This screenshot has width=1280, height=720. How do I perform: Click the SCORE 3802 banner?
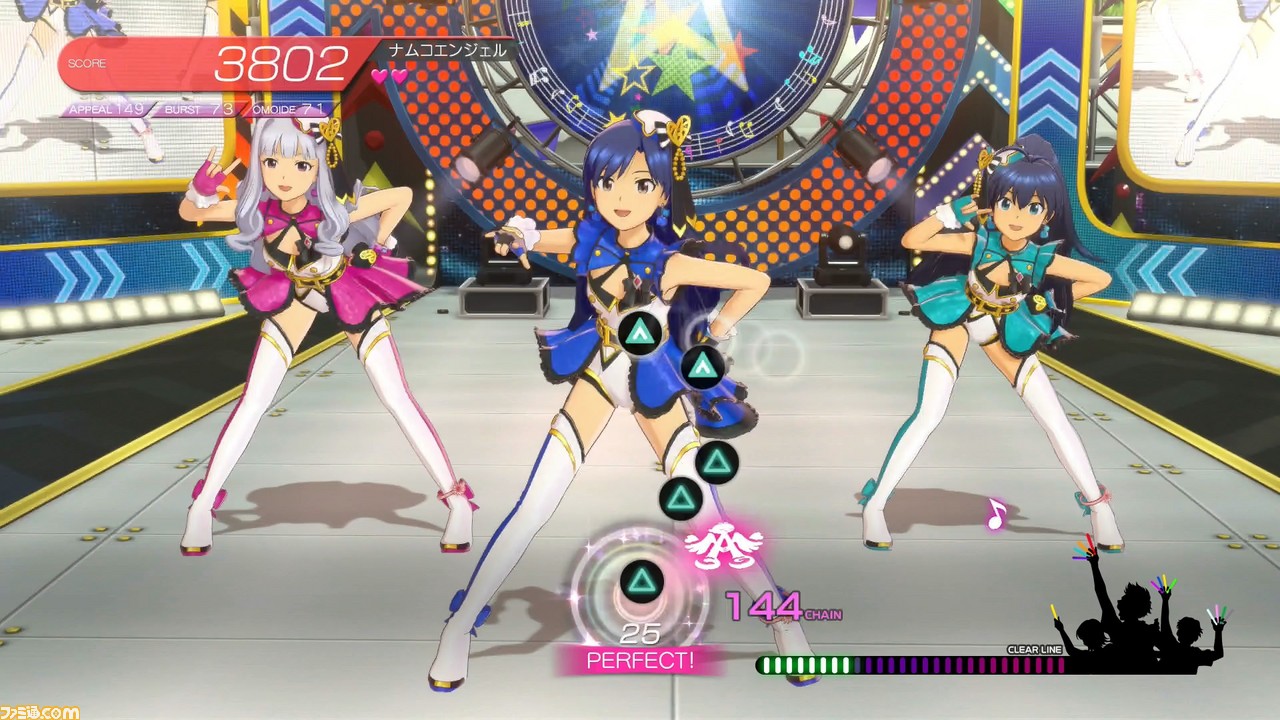tap(200, 62)
